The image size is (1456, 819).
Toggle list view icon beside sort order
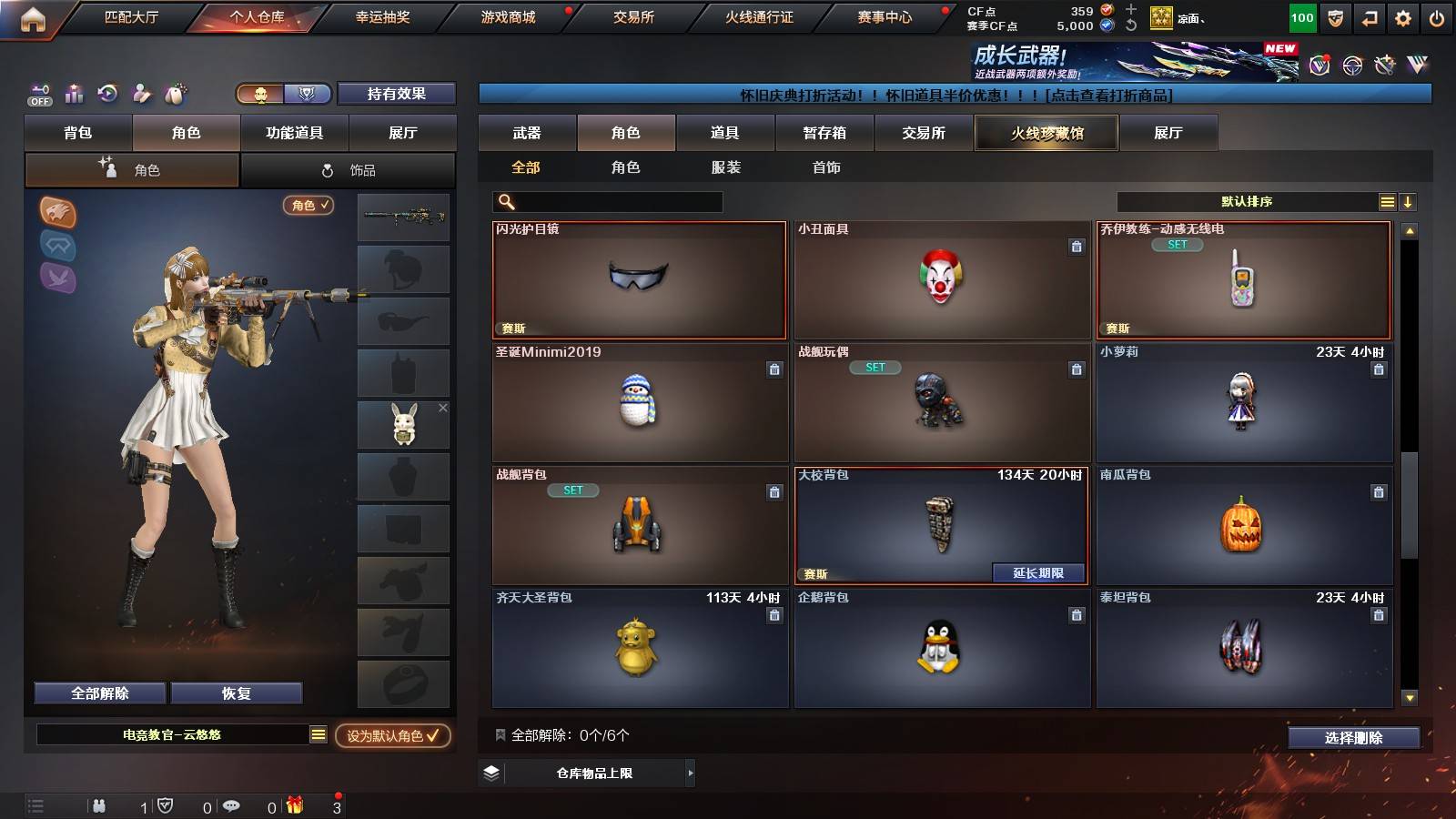pos(1387,200)
